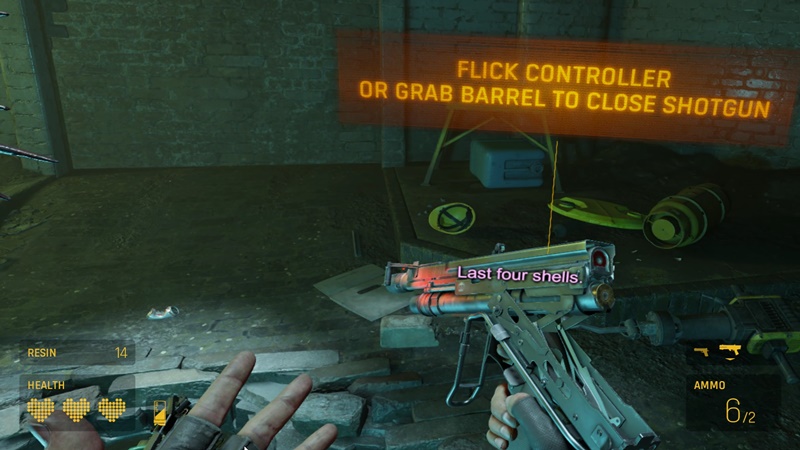Select the pistol weapon icon
The height and width of the screenshot is (450, 800).
point(702,351)
